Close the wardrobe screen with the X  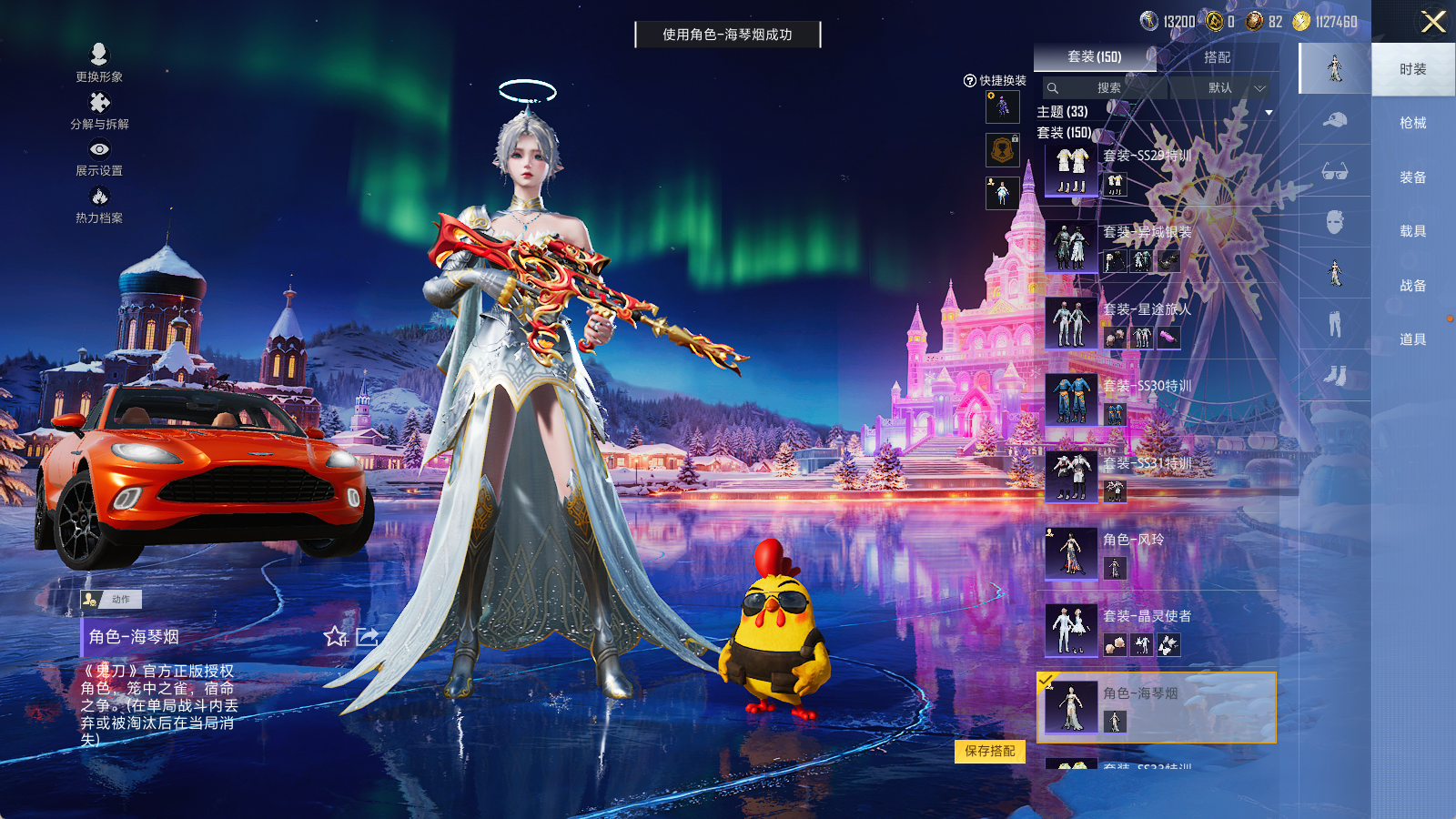tap(1433, 22)
